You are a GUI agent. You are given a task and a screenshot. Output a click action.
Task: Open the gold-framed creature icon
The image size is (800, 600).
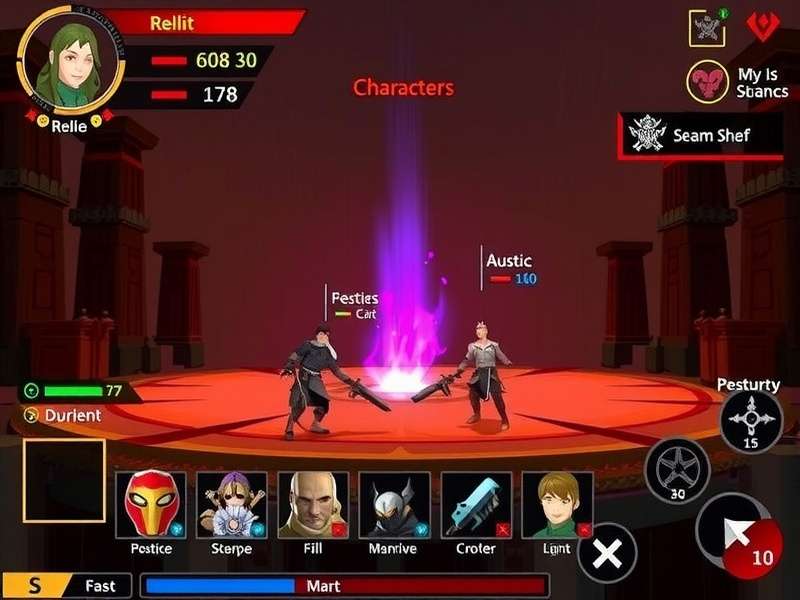pos(707,28)
